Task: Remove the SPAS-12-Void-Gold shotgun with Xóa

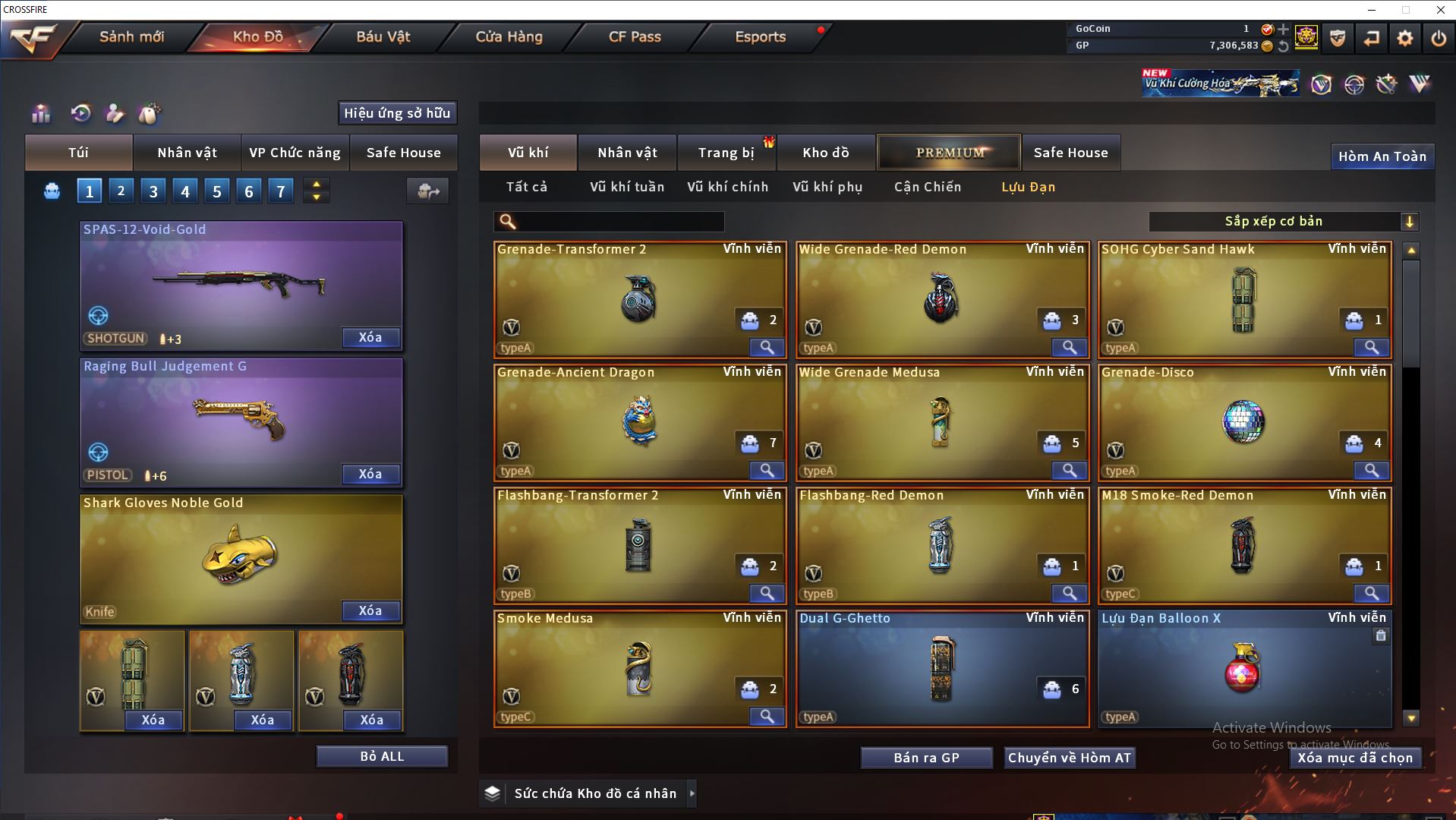Action: pos(370,337)
